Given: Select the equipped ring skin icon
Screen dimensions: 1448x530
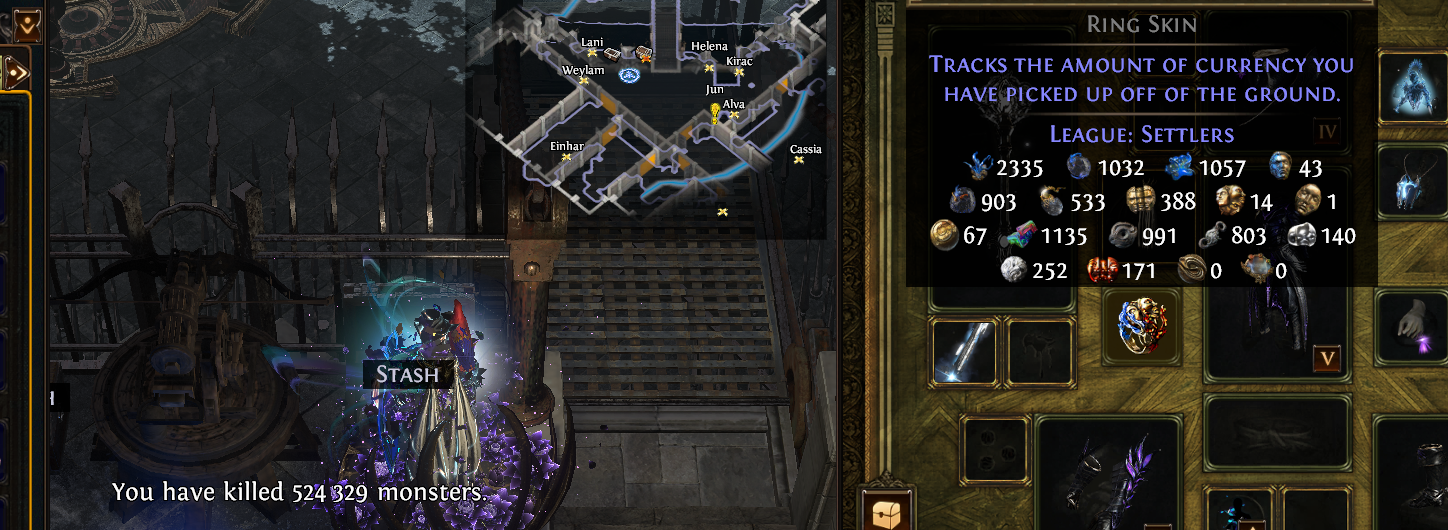Looking at the screenshot, I should click(x=1142, y=326).
